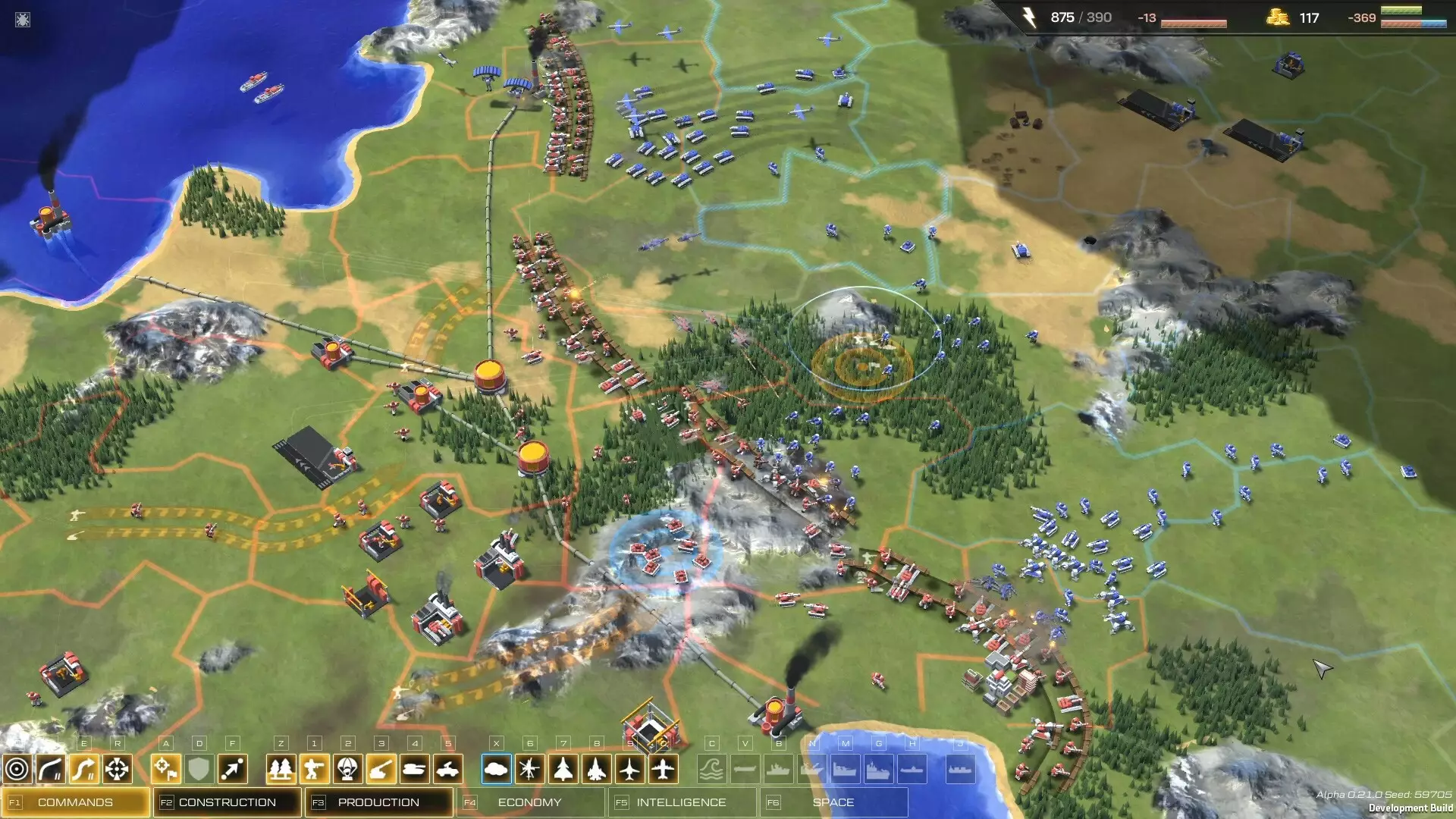
Task: Select the paratrooper unit icon
Action: pos(349,769)
